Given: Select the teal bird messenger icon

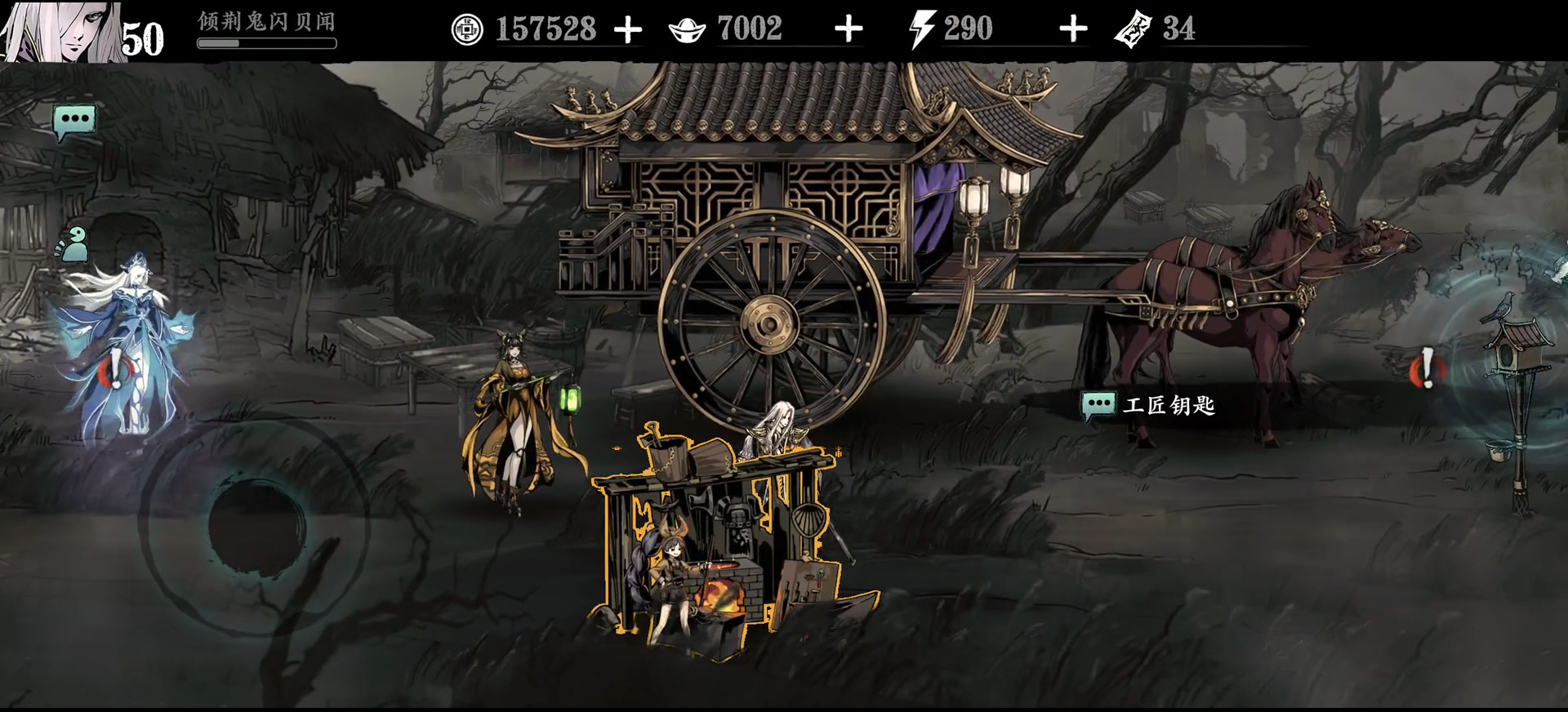Looking at the screenshot, I should click(73, 243).
